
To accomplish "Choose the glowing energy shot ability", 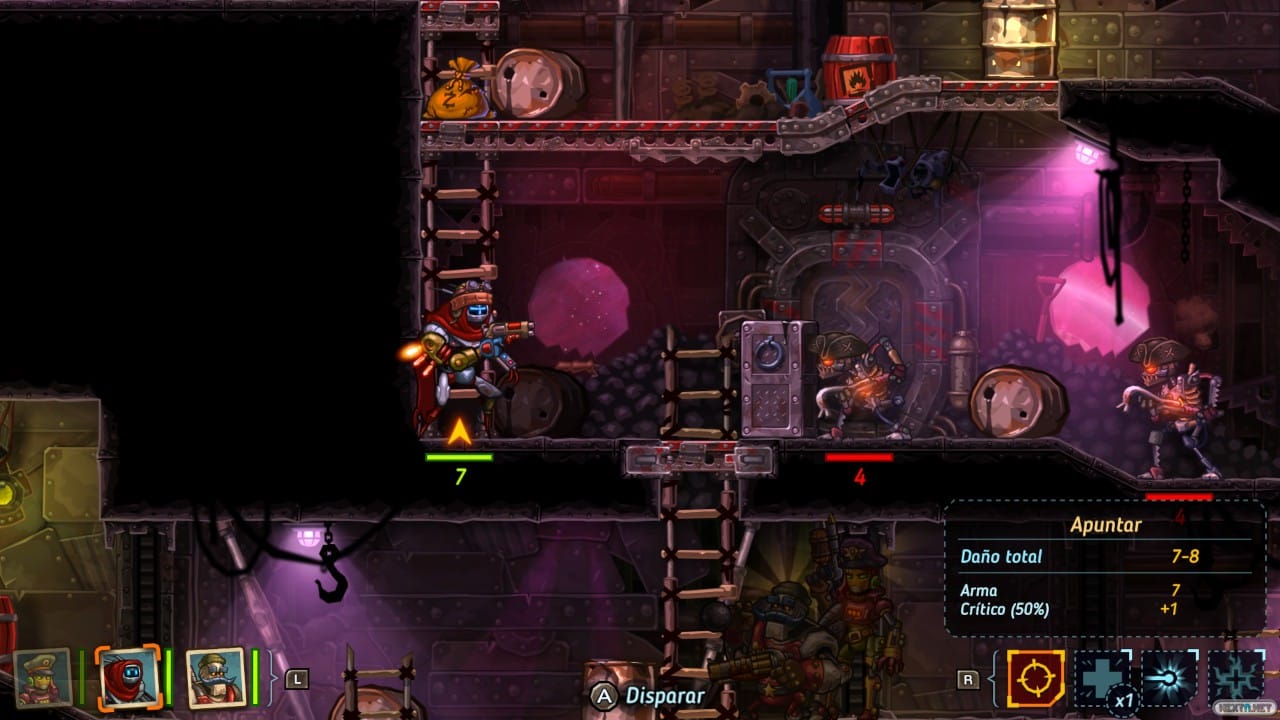I will 1170,679.
